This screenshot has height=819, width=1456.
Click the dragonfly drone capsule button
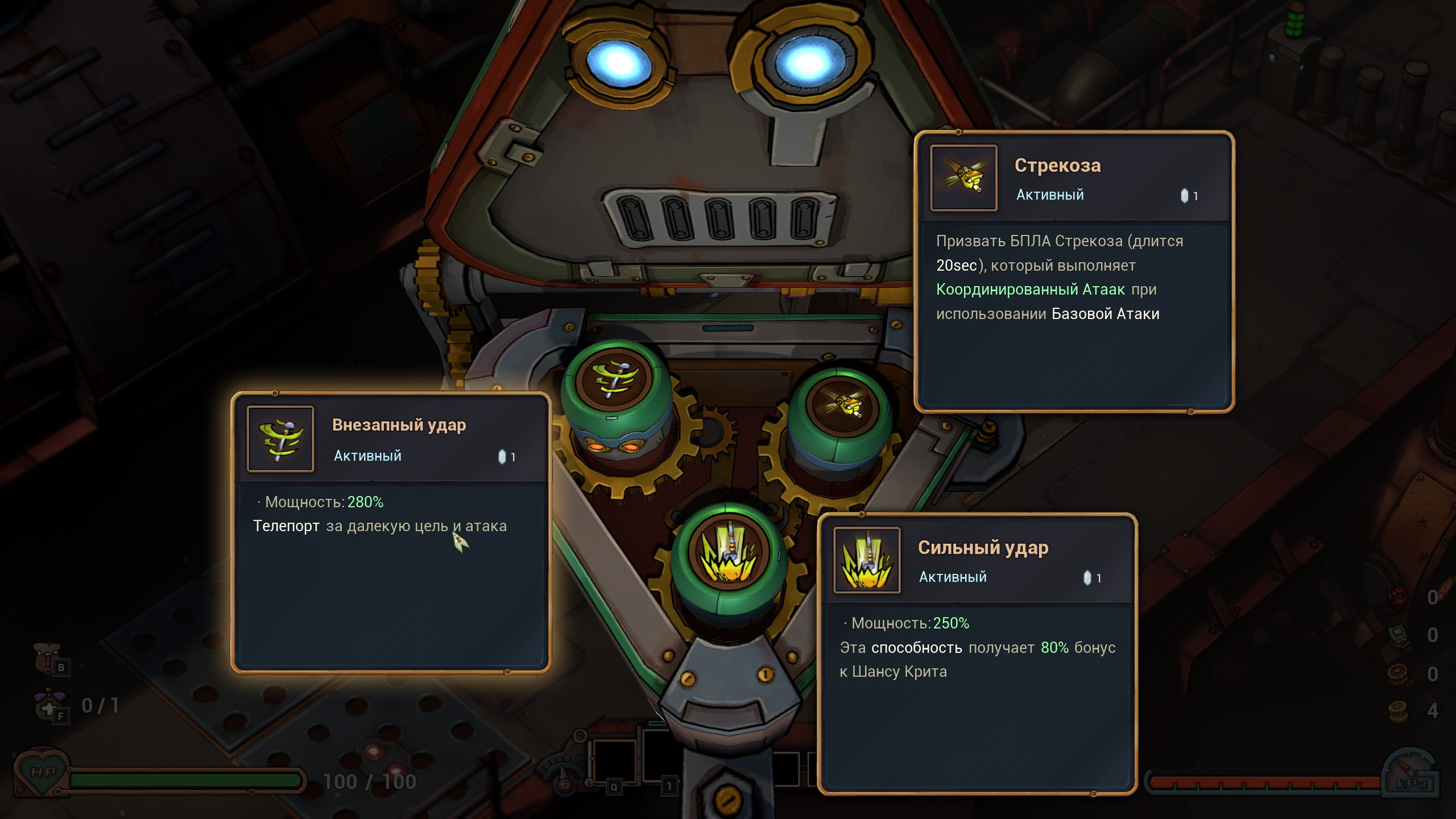click(841, 406)
